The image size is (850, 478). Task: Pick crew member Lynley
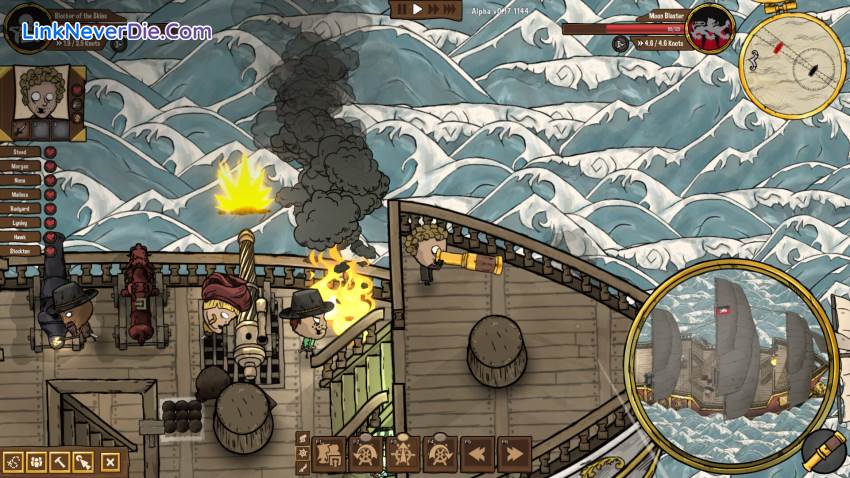(x=22, y=224)
